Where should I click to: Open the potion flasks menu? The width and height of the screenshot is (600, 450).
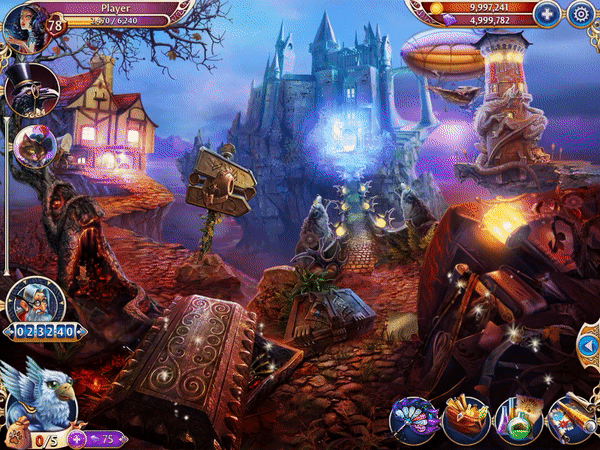click(518, 420)
